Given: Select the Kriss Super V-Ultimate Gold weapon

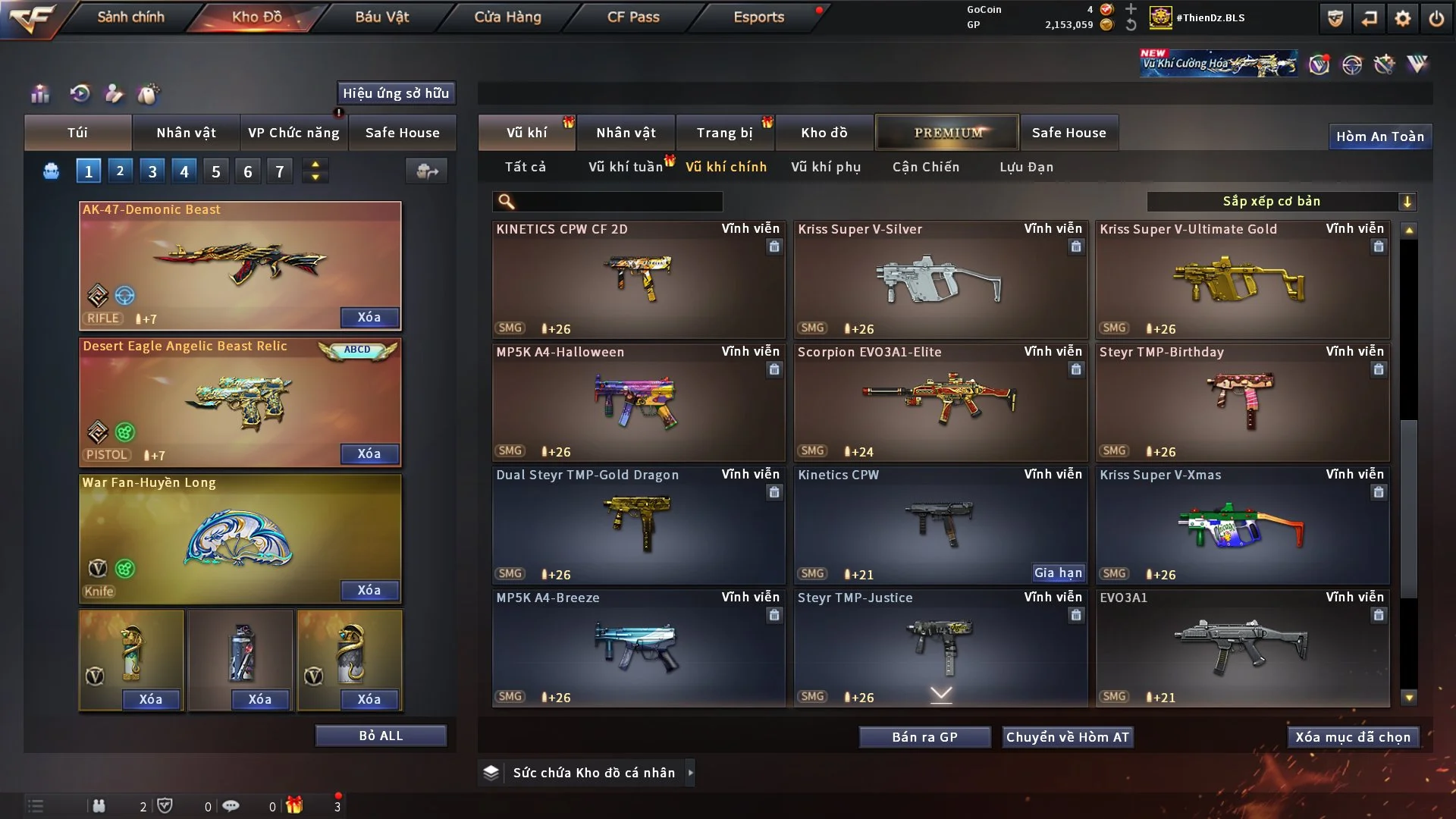Looking at the screenshot, I should pyautogui.click(x=1242, y=281).
